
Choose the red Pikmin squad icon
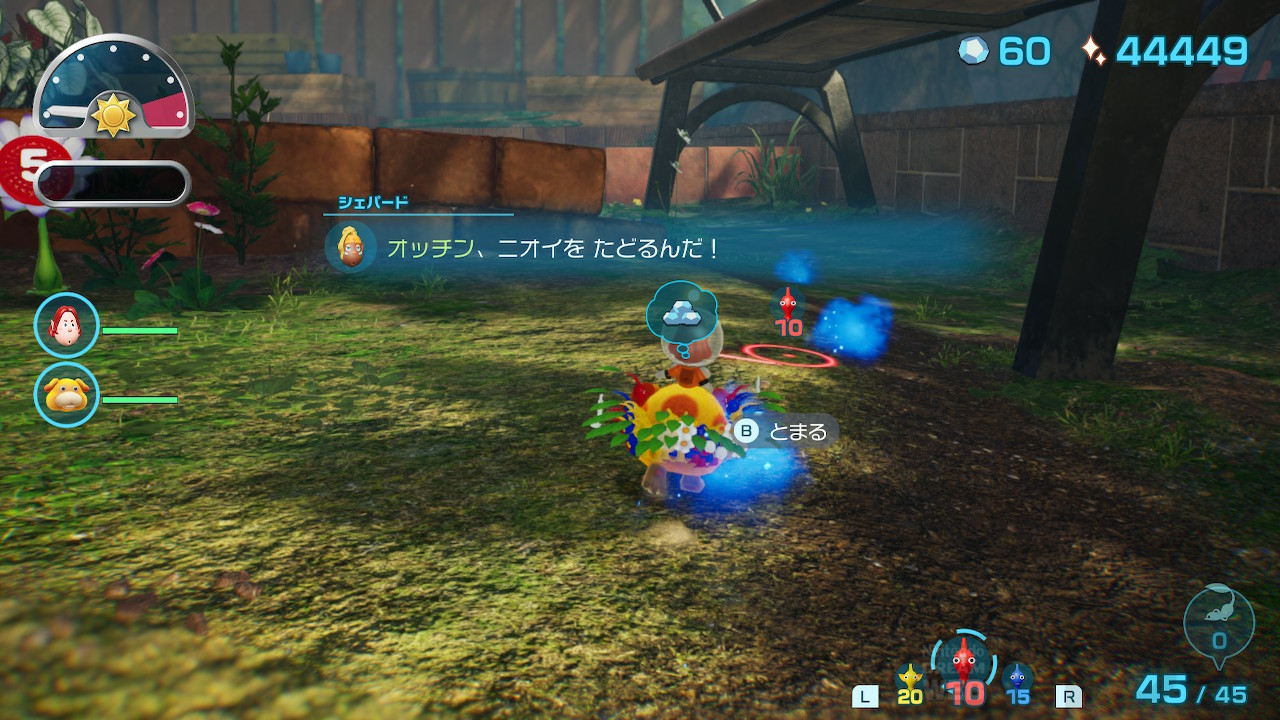(x=962, y=662)
